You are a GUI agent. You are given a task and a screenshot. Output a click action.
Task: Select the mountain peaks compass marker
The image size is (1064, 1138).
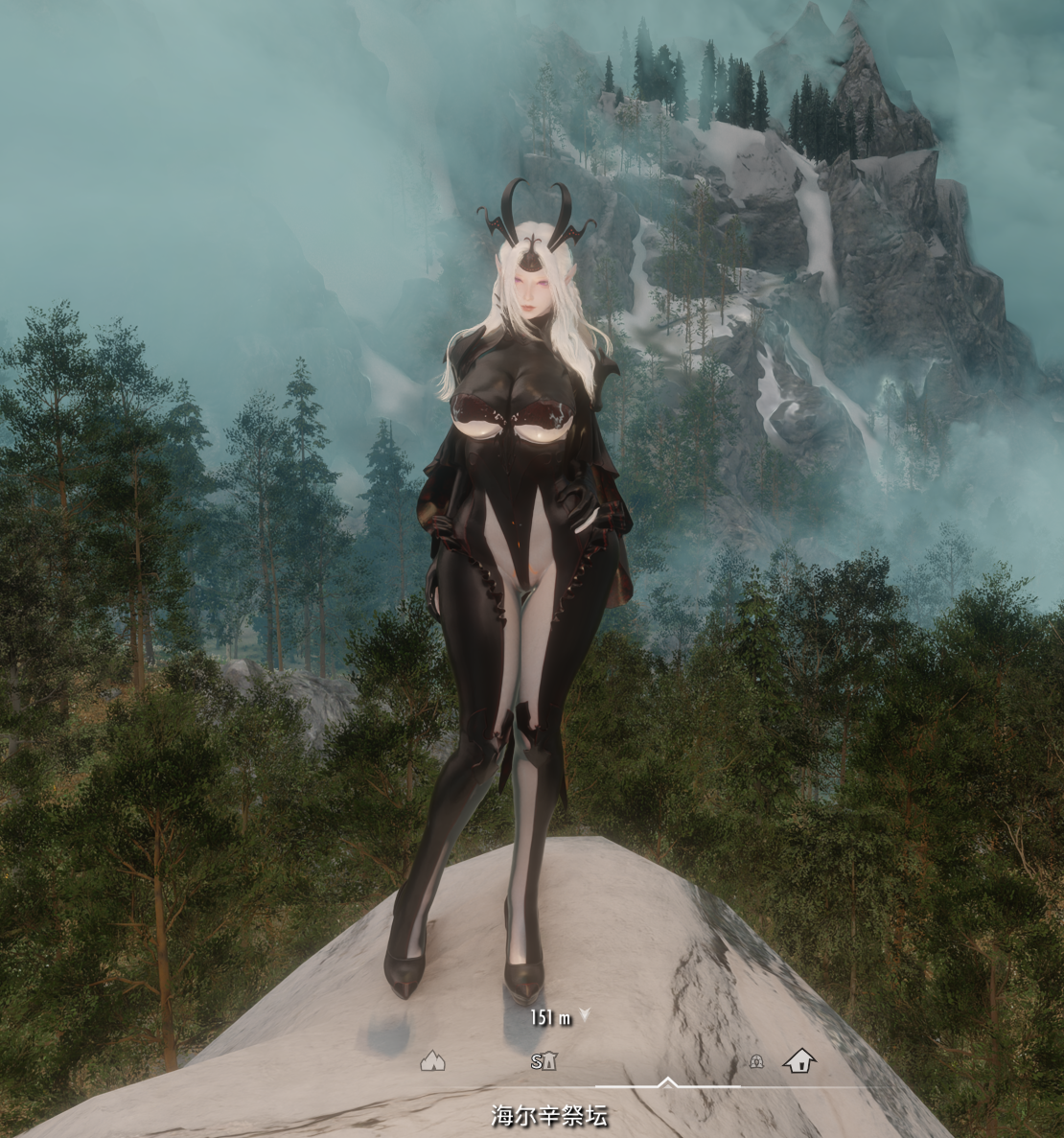tap(433, 1060)
